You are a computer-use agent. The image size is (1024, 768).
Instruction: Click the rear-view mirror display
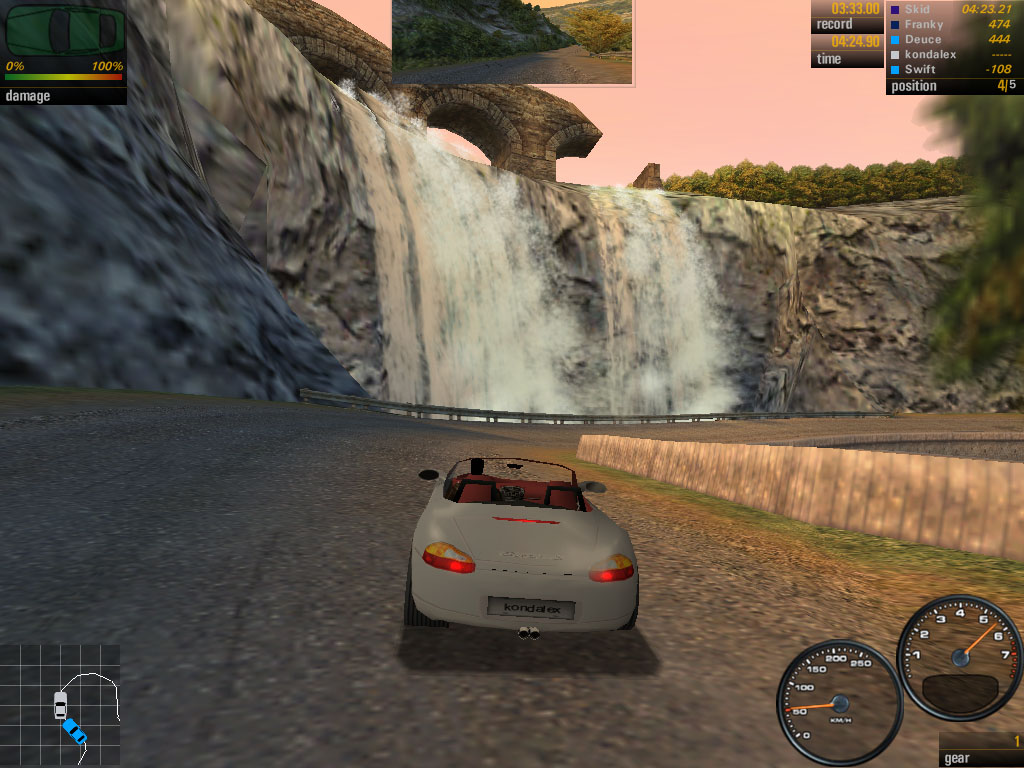512,41
